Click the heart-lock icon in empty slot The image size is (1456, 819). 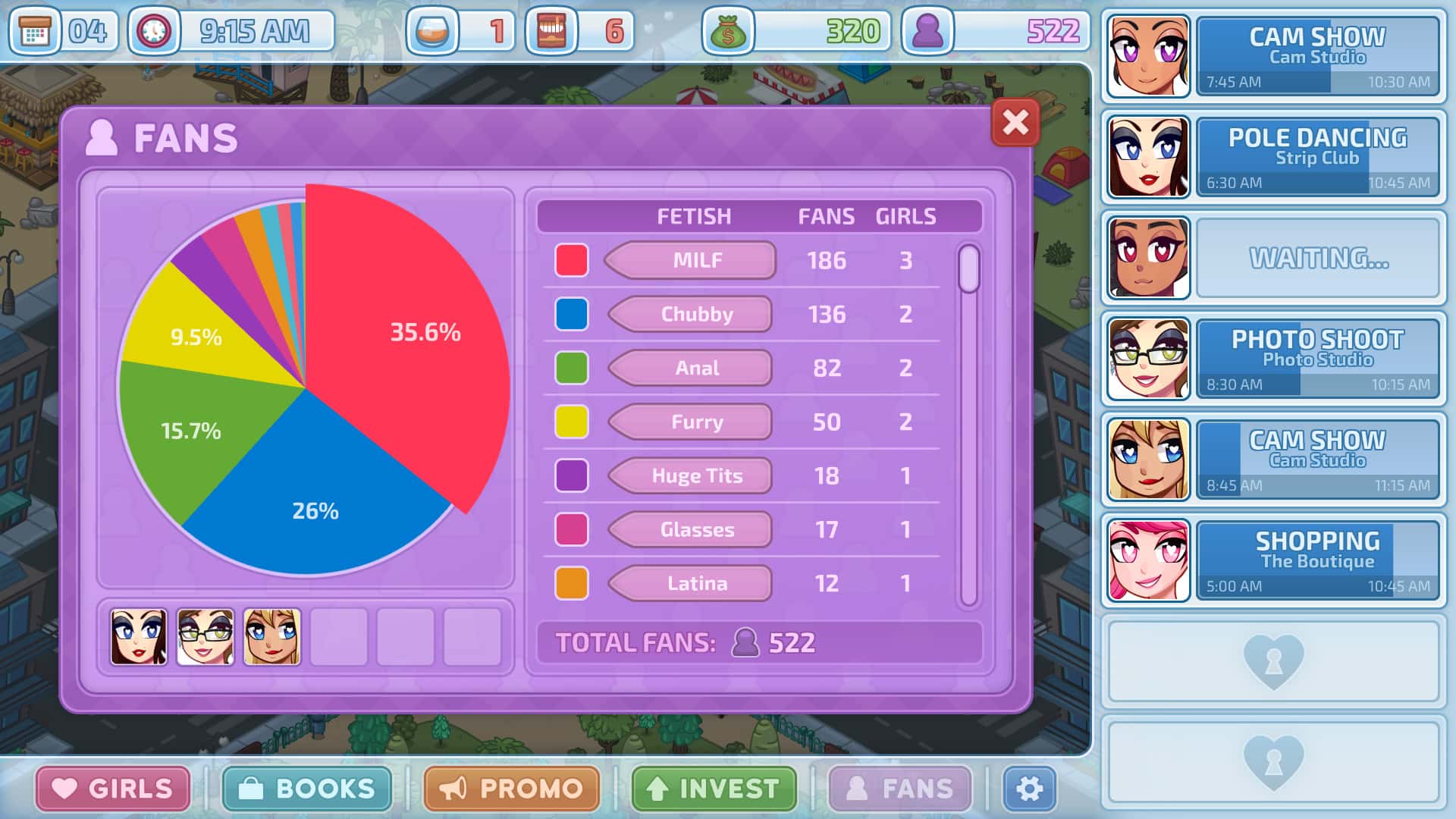[1272, 662]
